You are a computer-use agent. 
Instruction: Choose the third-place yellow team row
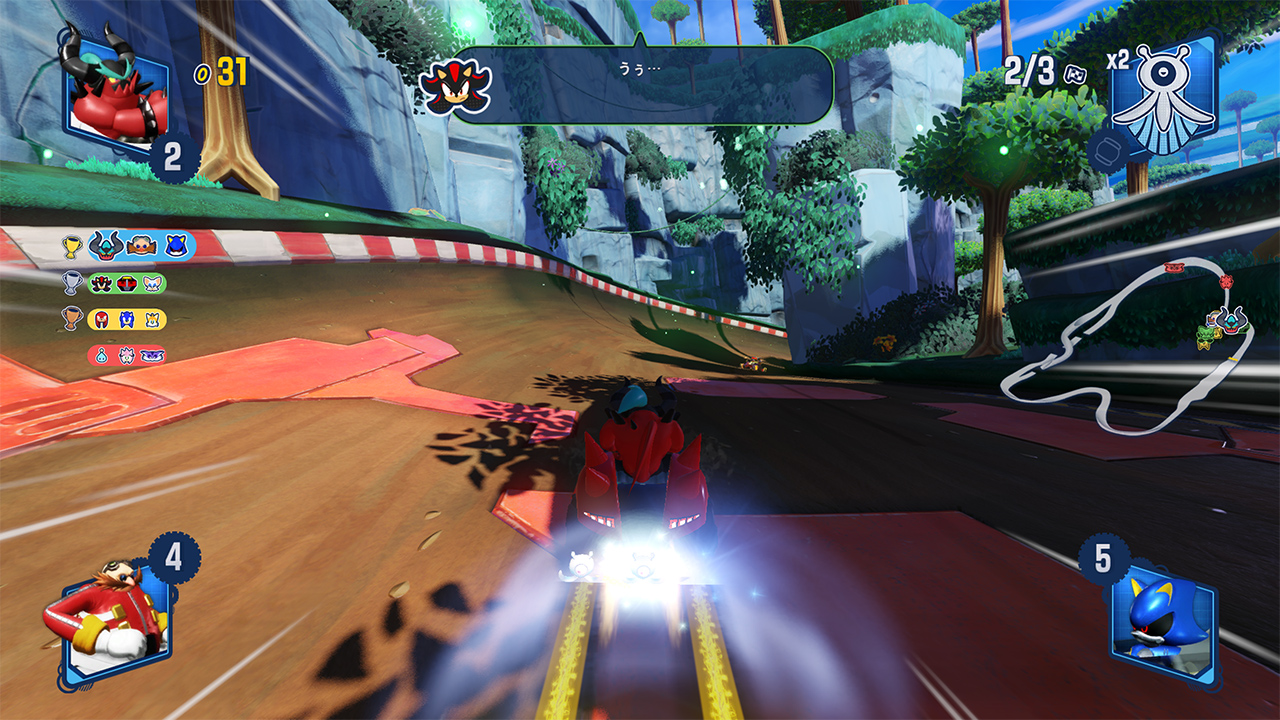126,319
